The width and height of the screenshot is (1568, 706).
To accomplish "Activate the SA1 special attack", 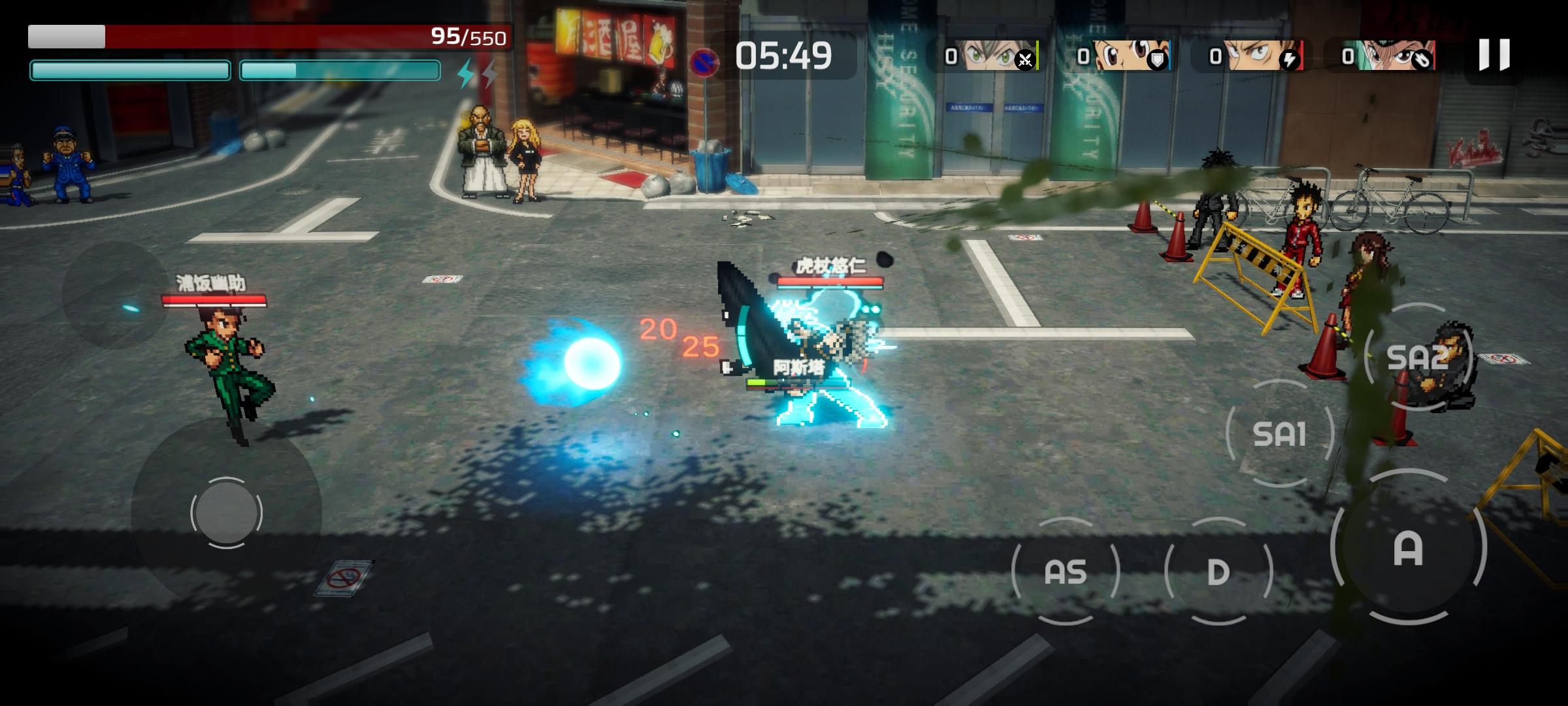I will coord(1279,434).
